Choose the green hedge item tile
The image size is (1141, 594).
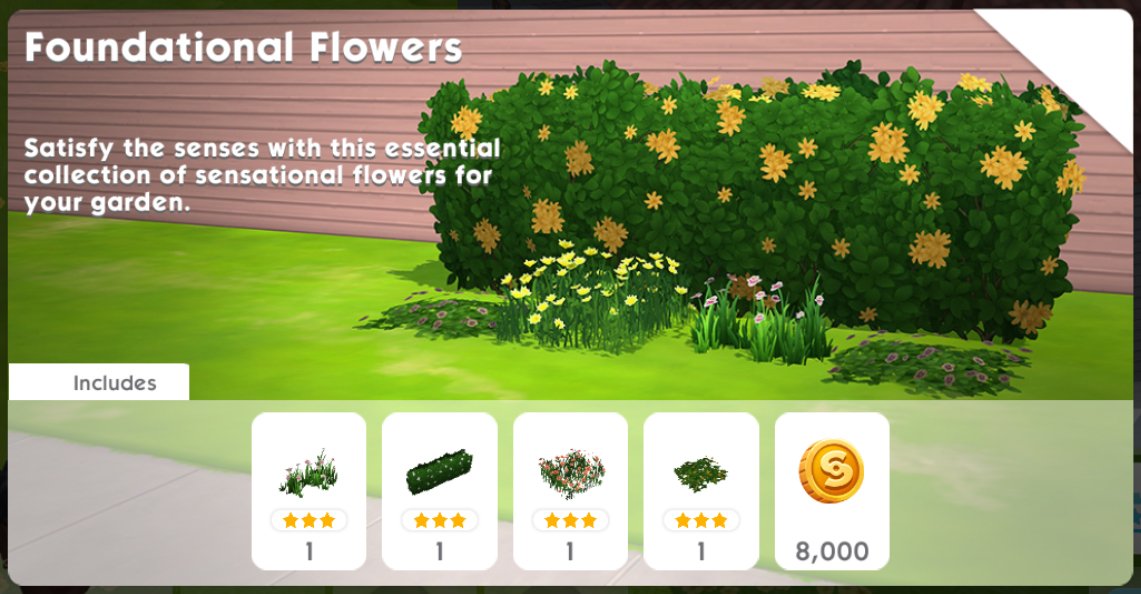point(439,490)
